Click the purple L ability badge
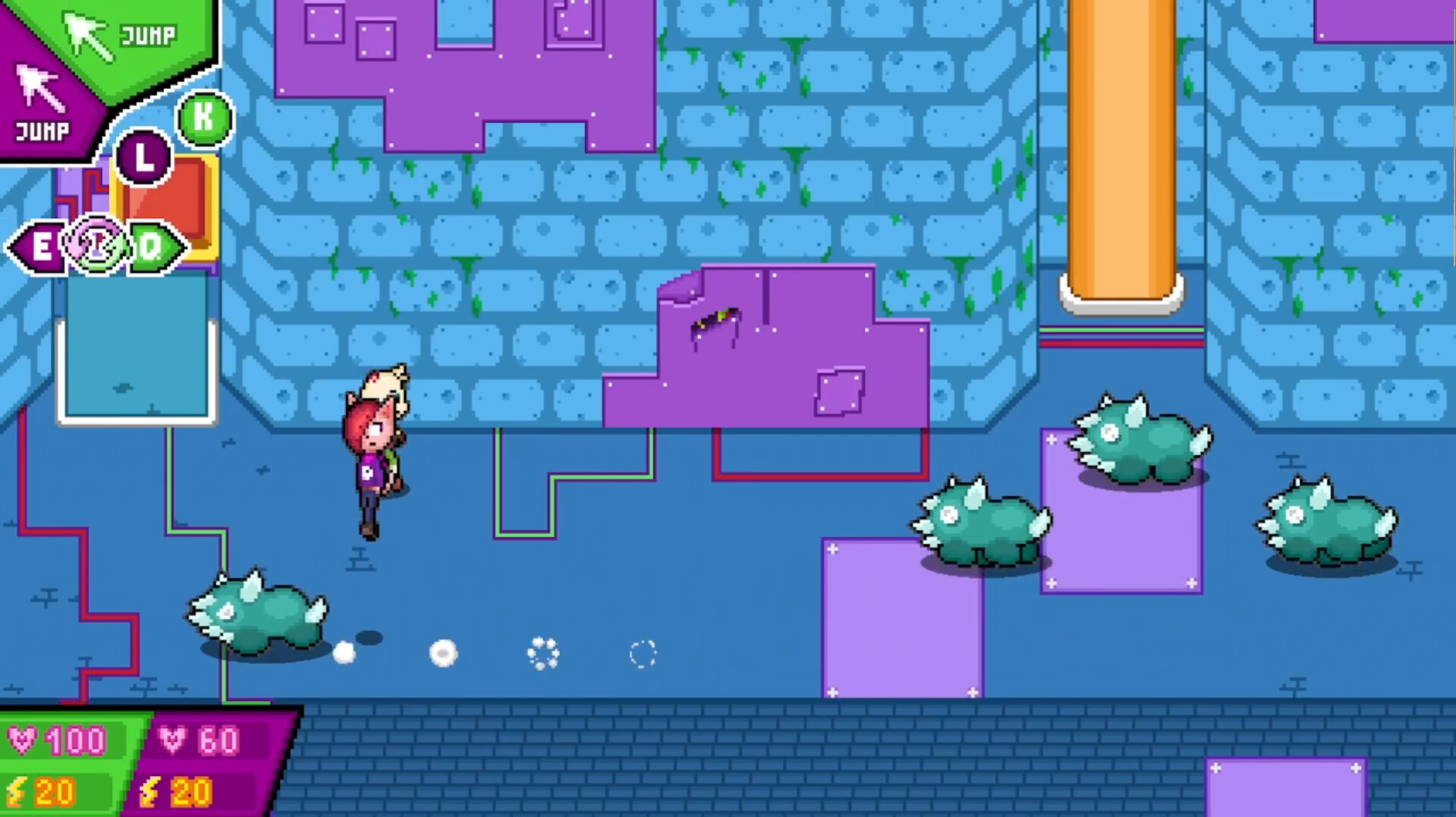1456x817 pixels. point(142,157)
